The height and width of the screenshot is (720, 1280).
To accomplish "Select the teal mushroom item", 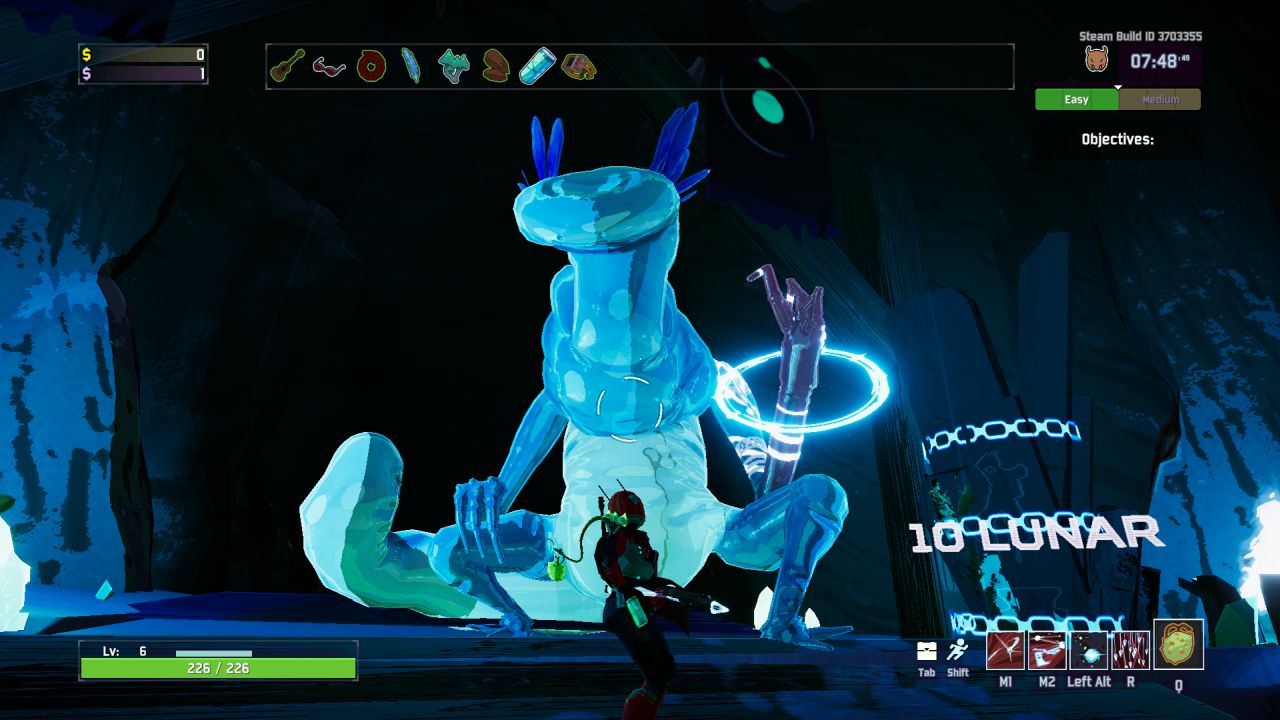I will click(x=454, y=66).
